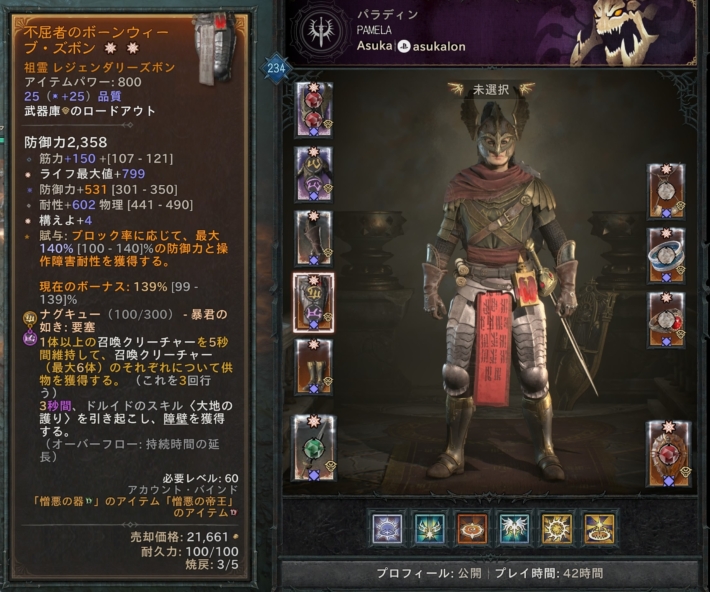
Task: Select the helmet equipment slot
Action: pyautogui.click(x=314, y=109)
